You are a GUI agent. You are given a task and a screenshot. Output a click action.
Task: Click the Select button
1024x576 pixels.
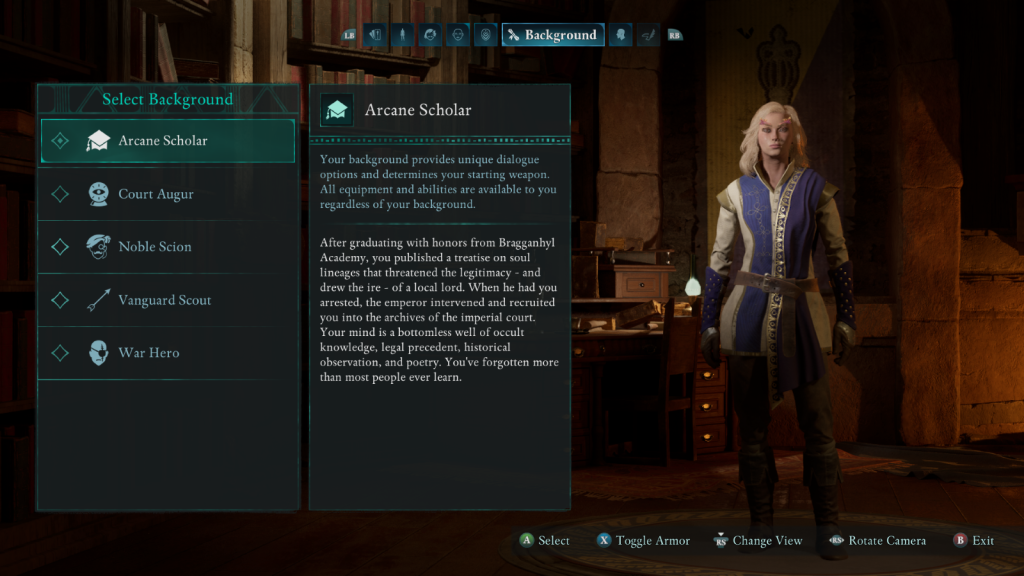point(544,541)
